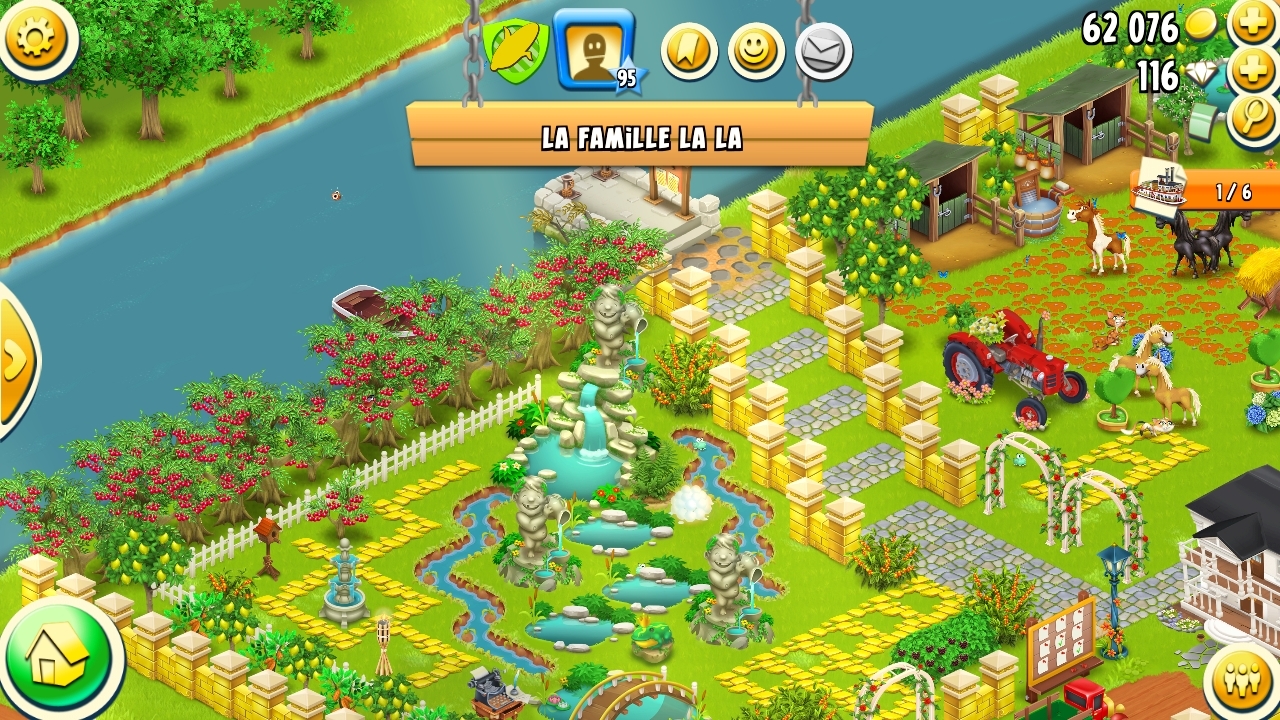This screenshot has height=720, width=1280.
Task: Tap the green neighborhood shield badge
Action: click(515, 50)
